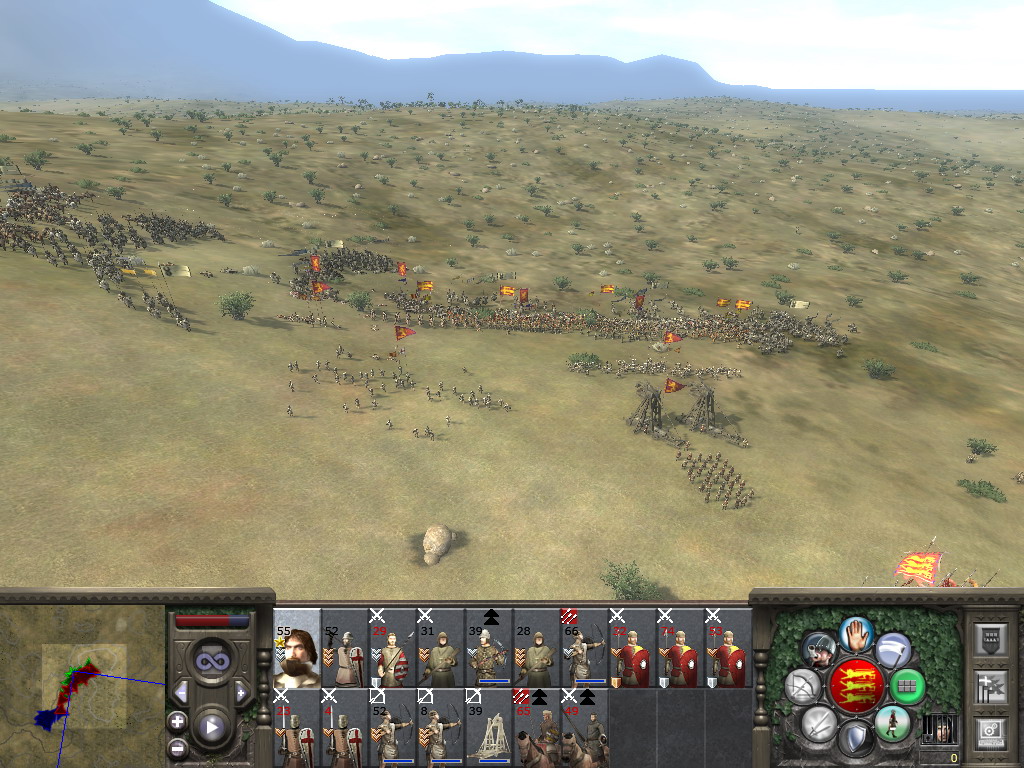
Task: Select the trebuchet unit card
Action: [489, 728]
